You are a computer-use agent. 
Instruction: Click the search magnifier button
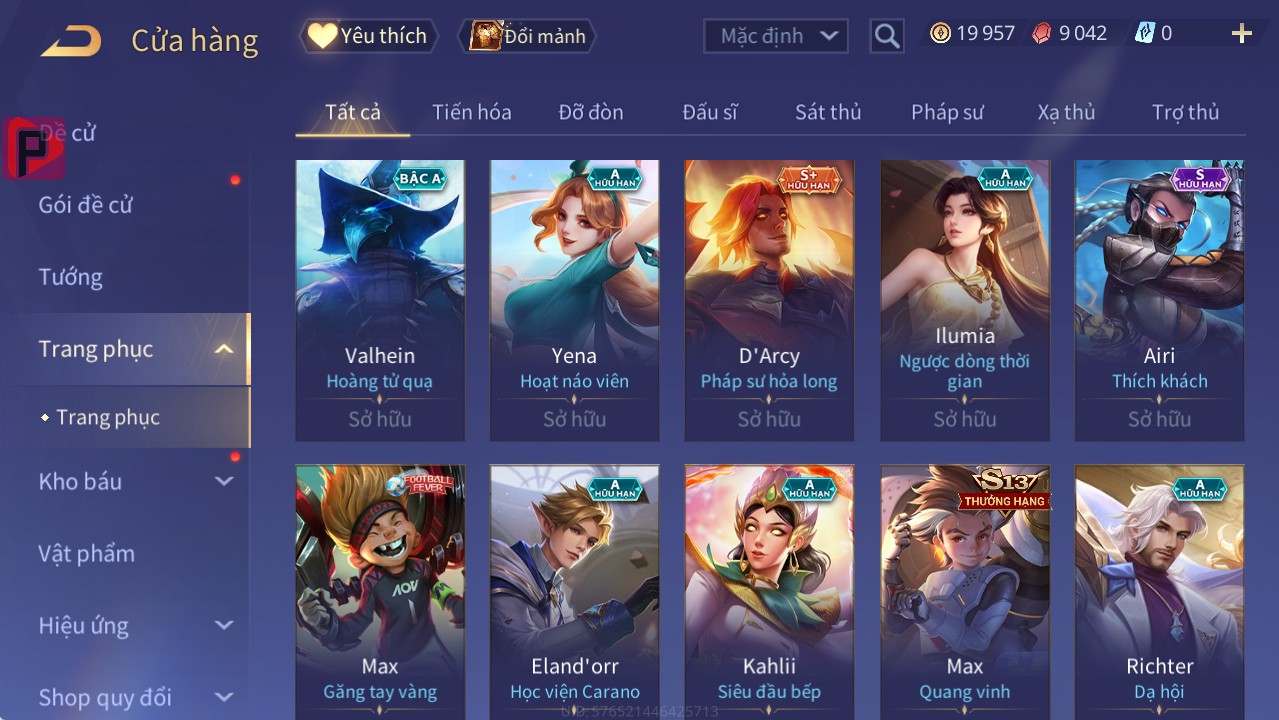point(886,36)
